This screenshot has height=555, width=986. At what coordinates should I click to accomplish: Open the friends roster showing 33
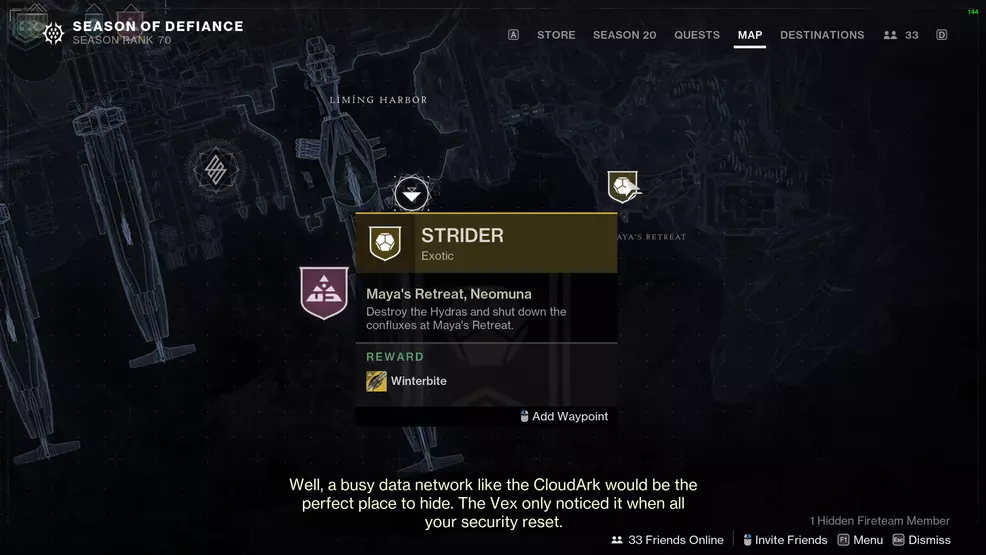[x=901, y=35]
